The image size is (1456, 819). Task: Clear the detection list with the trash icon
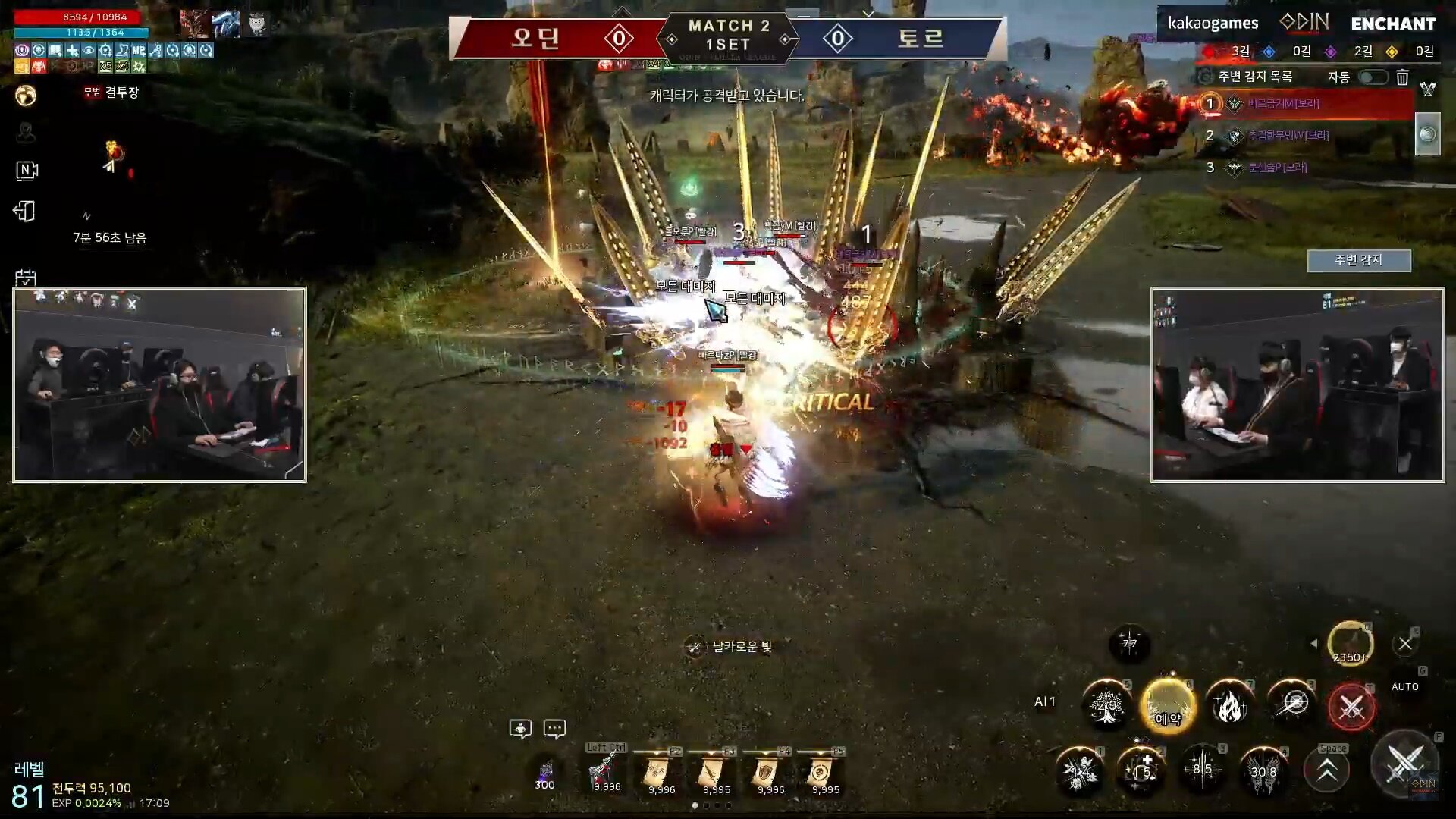click(x=1402, y=77)
